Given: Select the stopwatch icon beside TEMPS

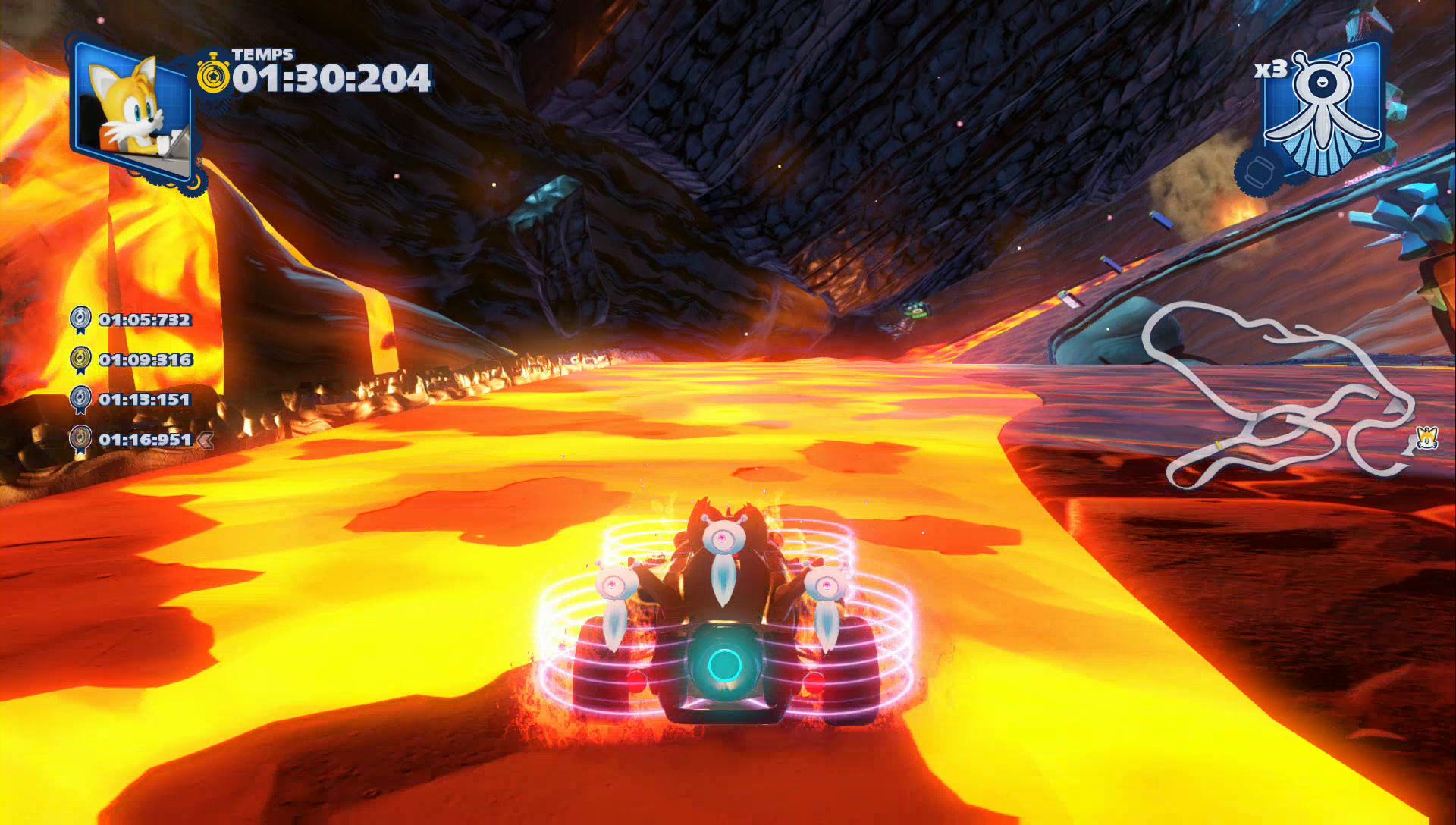Looking at the screenshot, I should pos(214,75).
